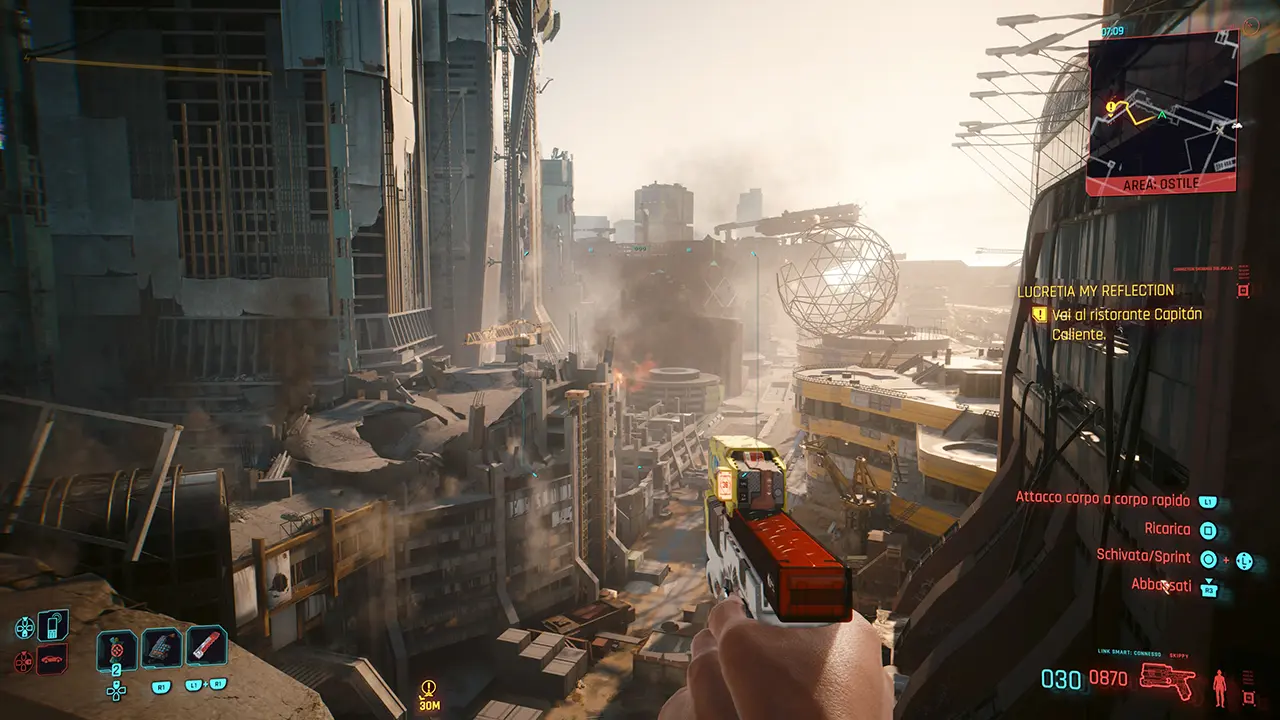This screenshot has height=720, width=1280.
Task: Click the 07:09 clock above the minimap
Action: (x=1113, y=30)
